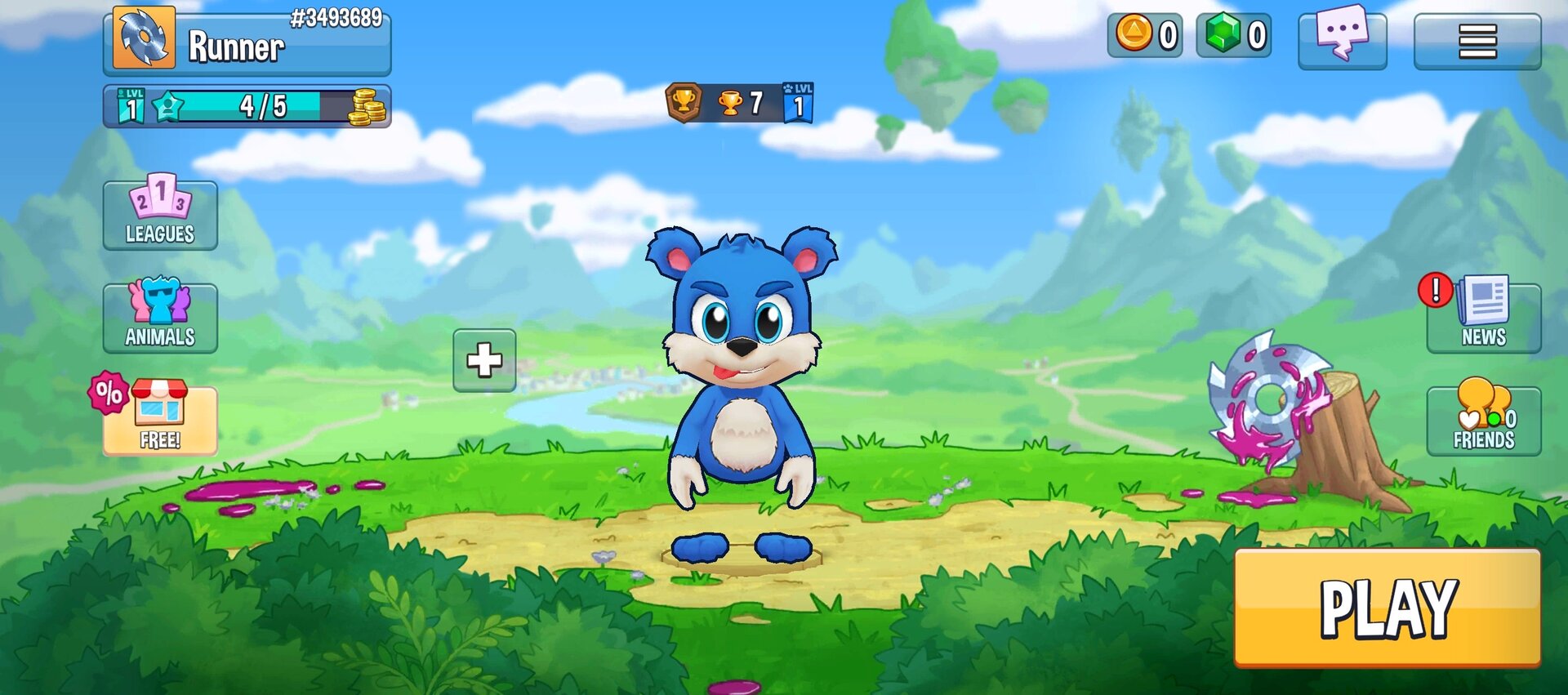This screenshot has height=695, width=1568.
Task: Start a match with the PLAY button
Action: [1387, 608]
